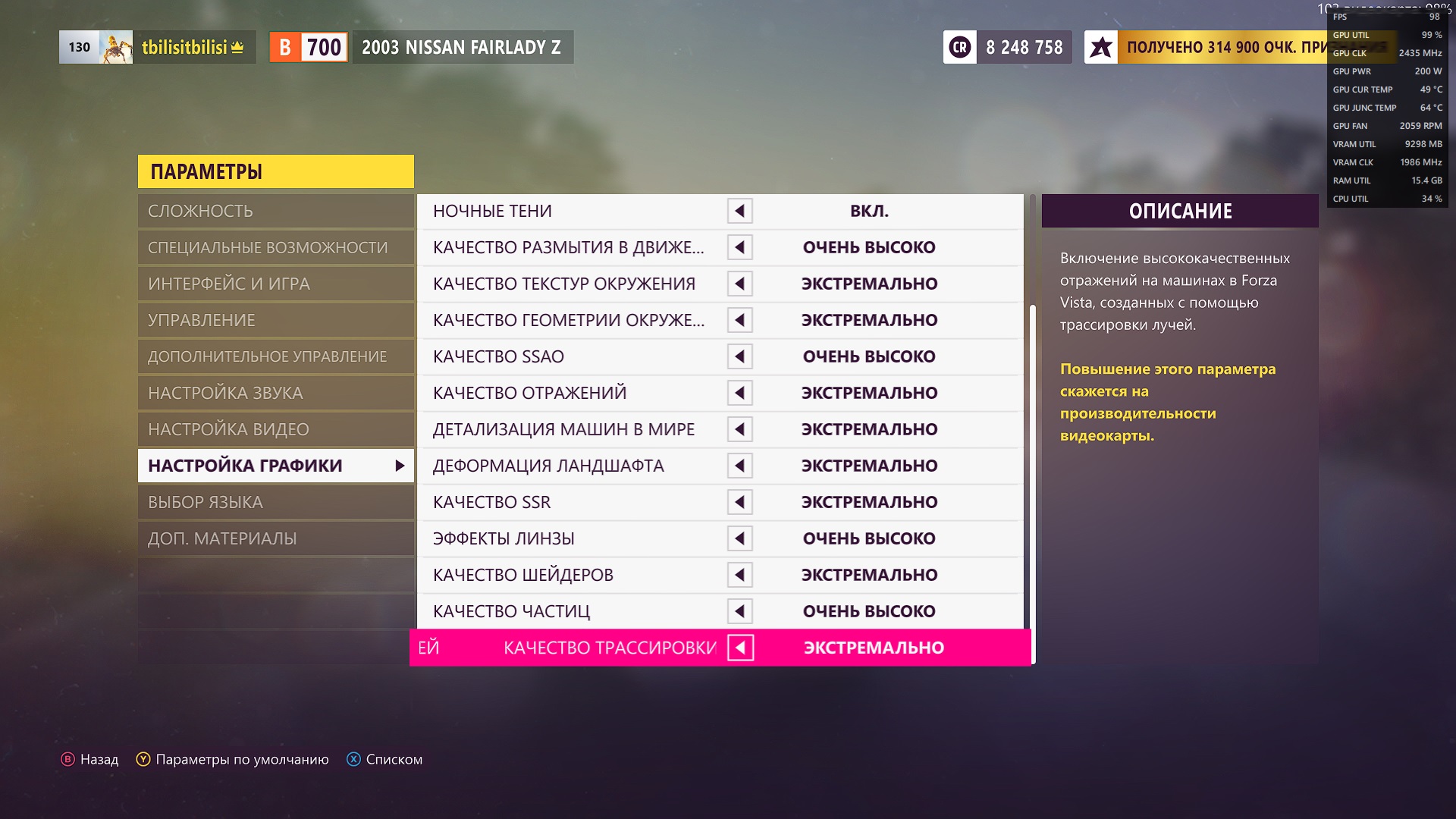Click the arrow beside КАЧЕСТВО ОТРАЖЕНИЙ
The image size is (1456, 819).
tap(739, 393)
